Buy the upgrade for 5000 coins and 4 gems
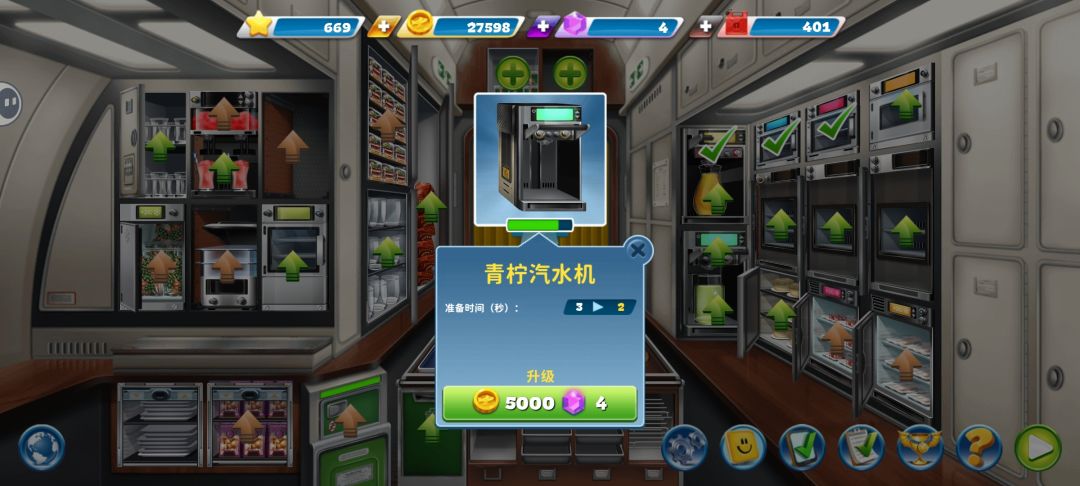This screenshot has height=486, width=1080. [x=540, y=403]
